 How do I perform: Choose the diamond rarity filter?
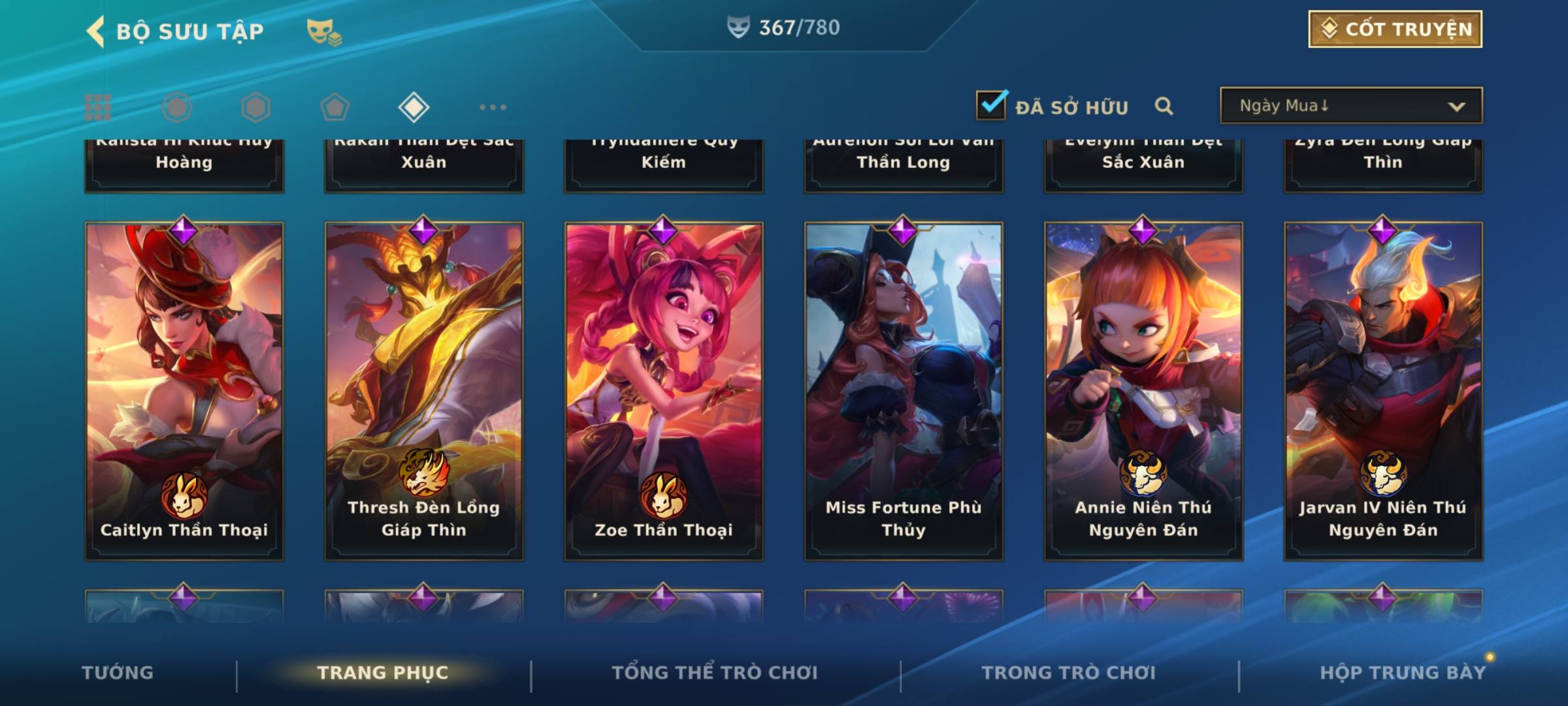click(x=414, y=107)
